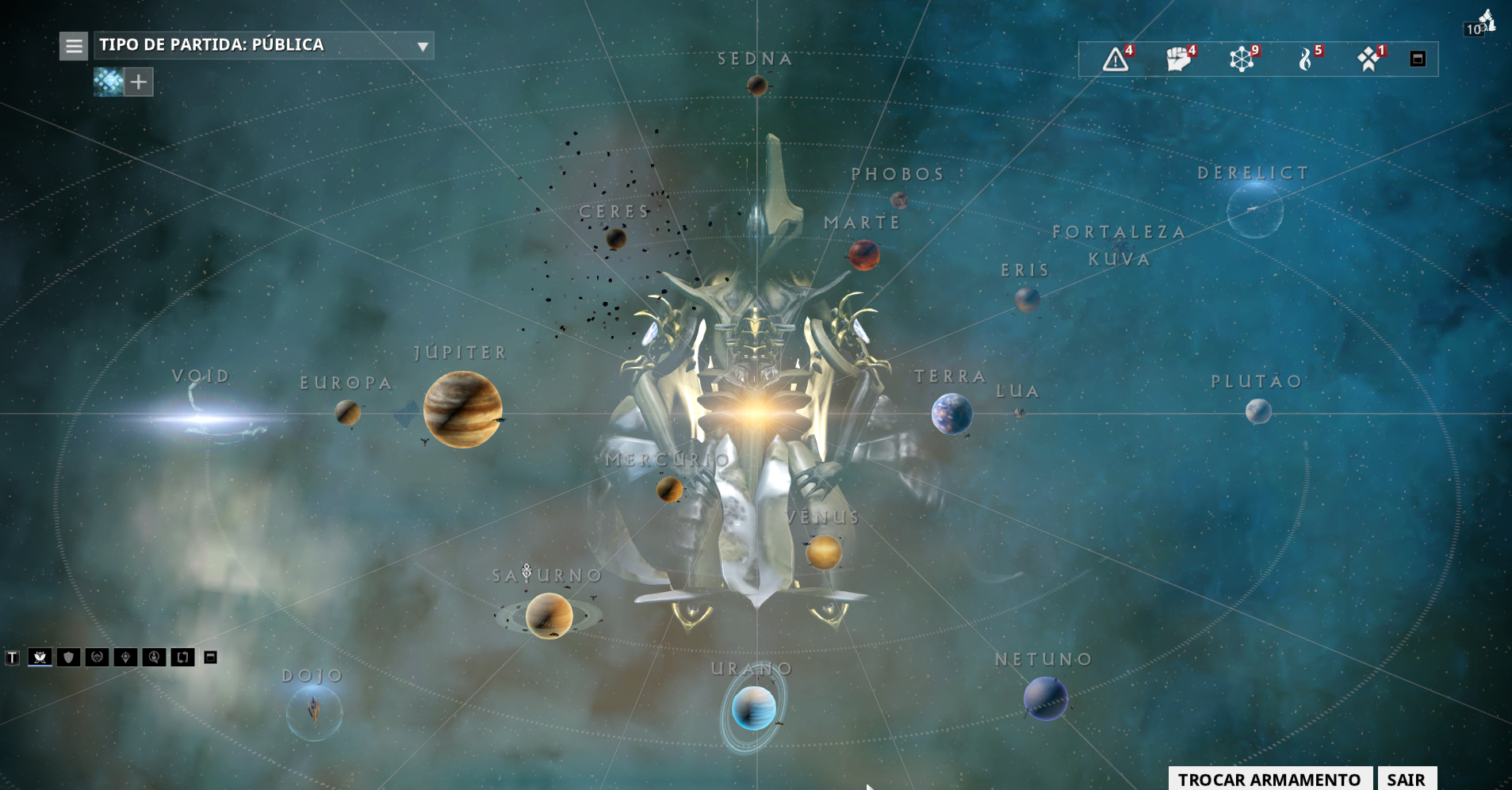This screenshot has height=790, width=1512.
Task: Click the player speech-bubble filter icon
Action: [x=154, y=657]
